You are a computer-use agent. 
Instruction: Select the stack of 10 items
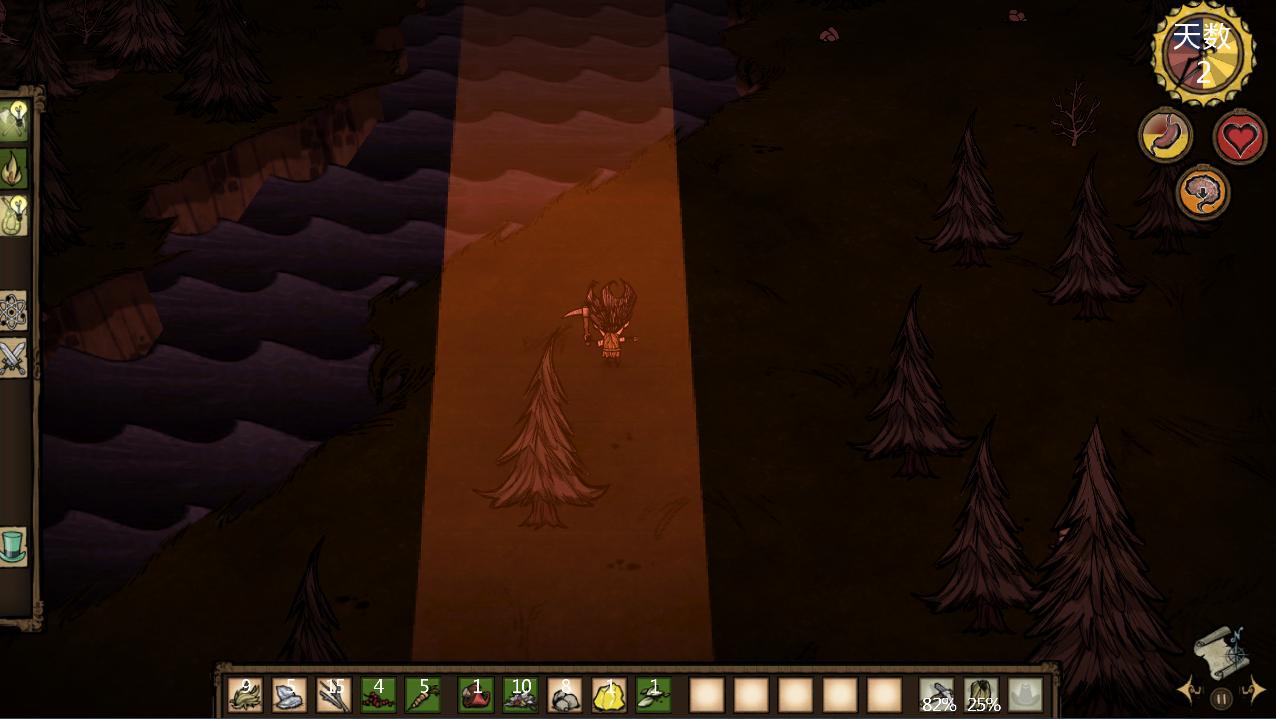tap(520, 694)
